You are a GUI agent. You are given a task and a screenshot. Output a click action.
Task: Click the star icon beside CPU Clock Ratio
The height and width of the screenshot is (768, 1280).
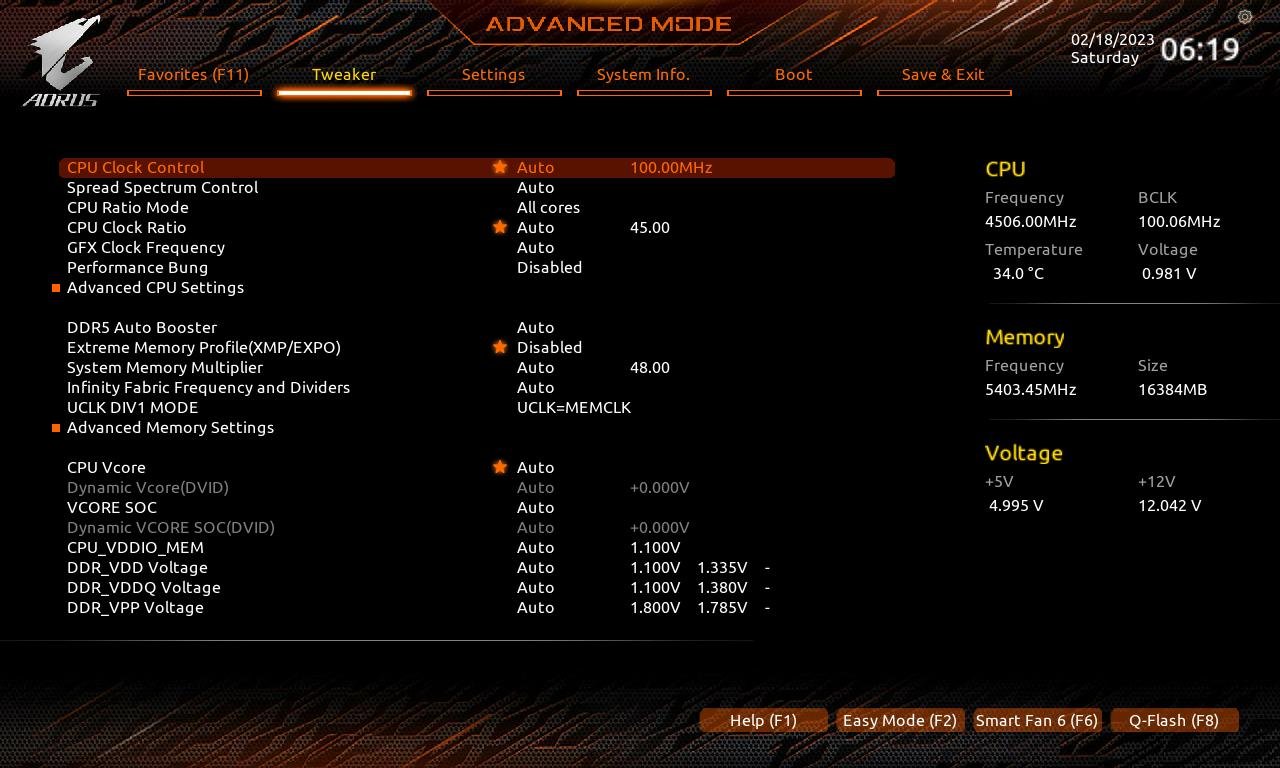(499, 227)
